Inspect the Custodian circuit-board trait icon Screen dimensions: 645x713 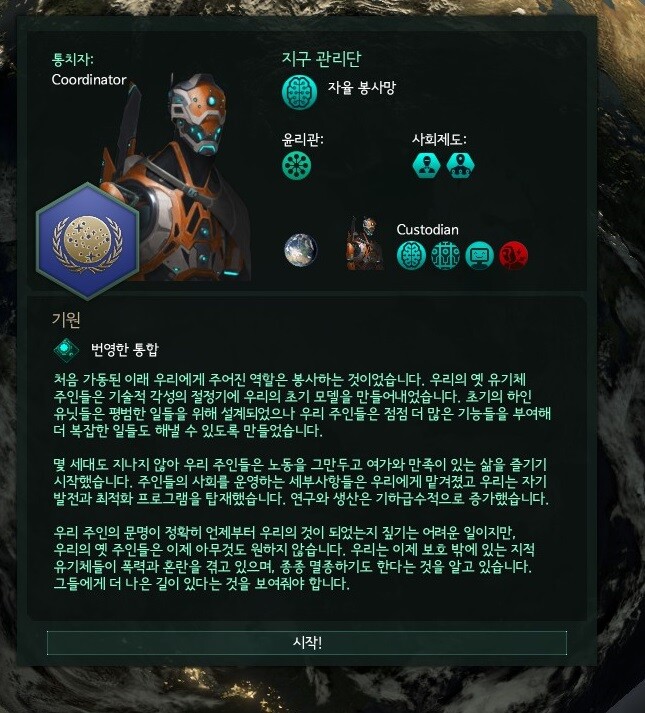(446, 256)
